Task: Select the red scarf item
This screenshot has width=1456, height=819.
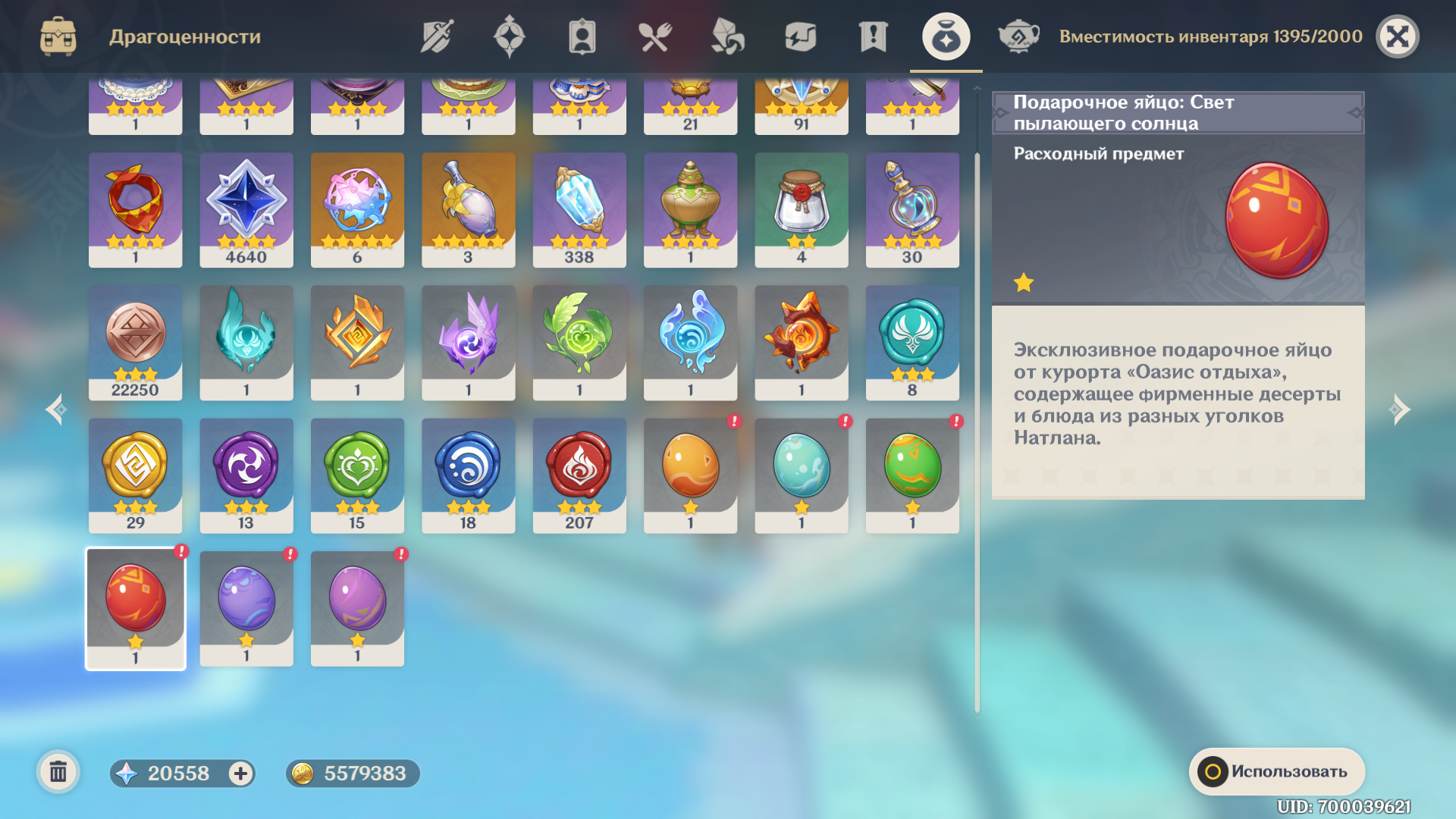Action: (x=136, y=209)
